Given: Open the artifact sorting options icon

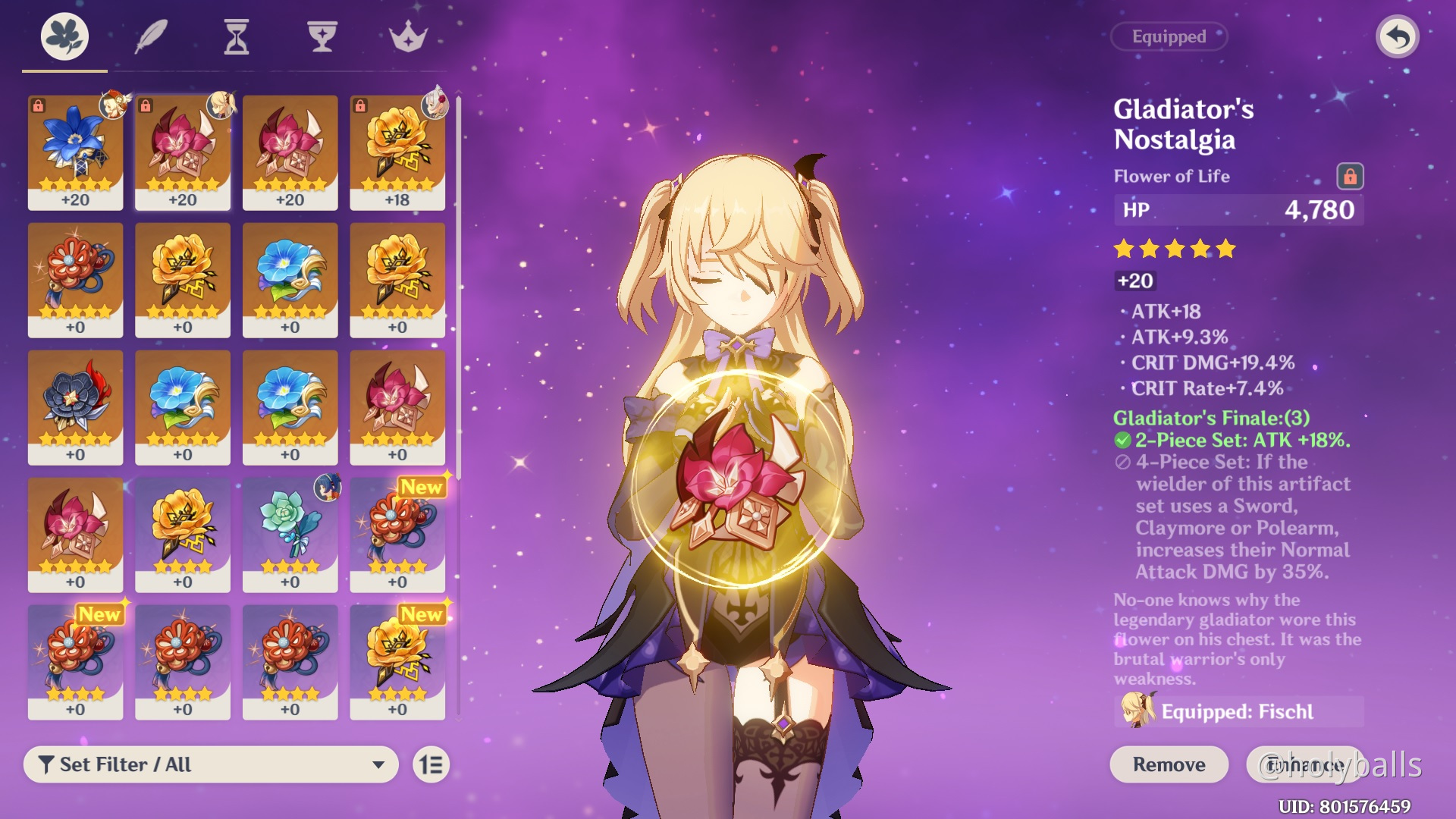Looking at the screenshot, I should [430, 764].
